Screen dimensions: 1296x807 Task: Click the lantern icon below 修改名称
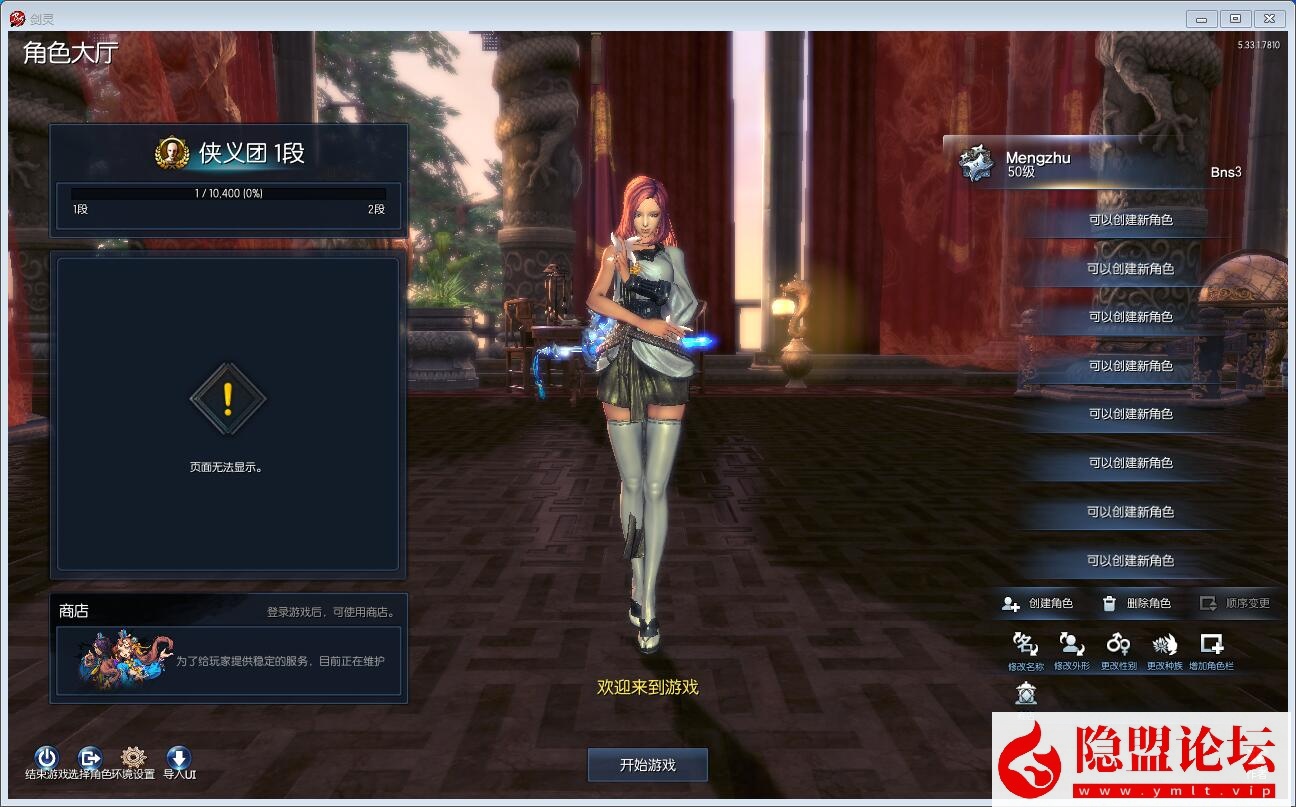1026,692
